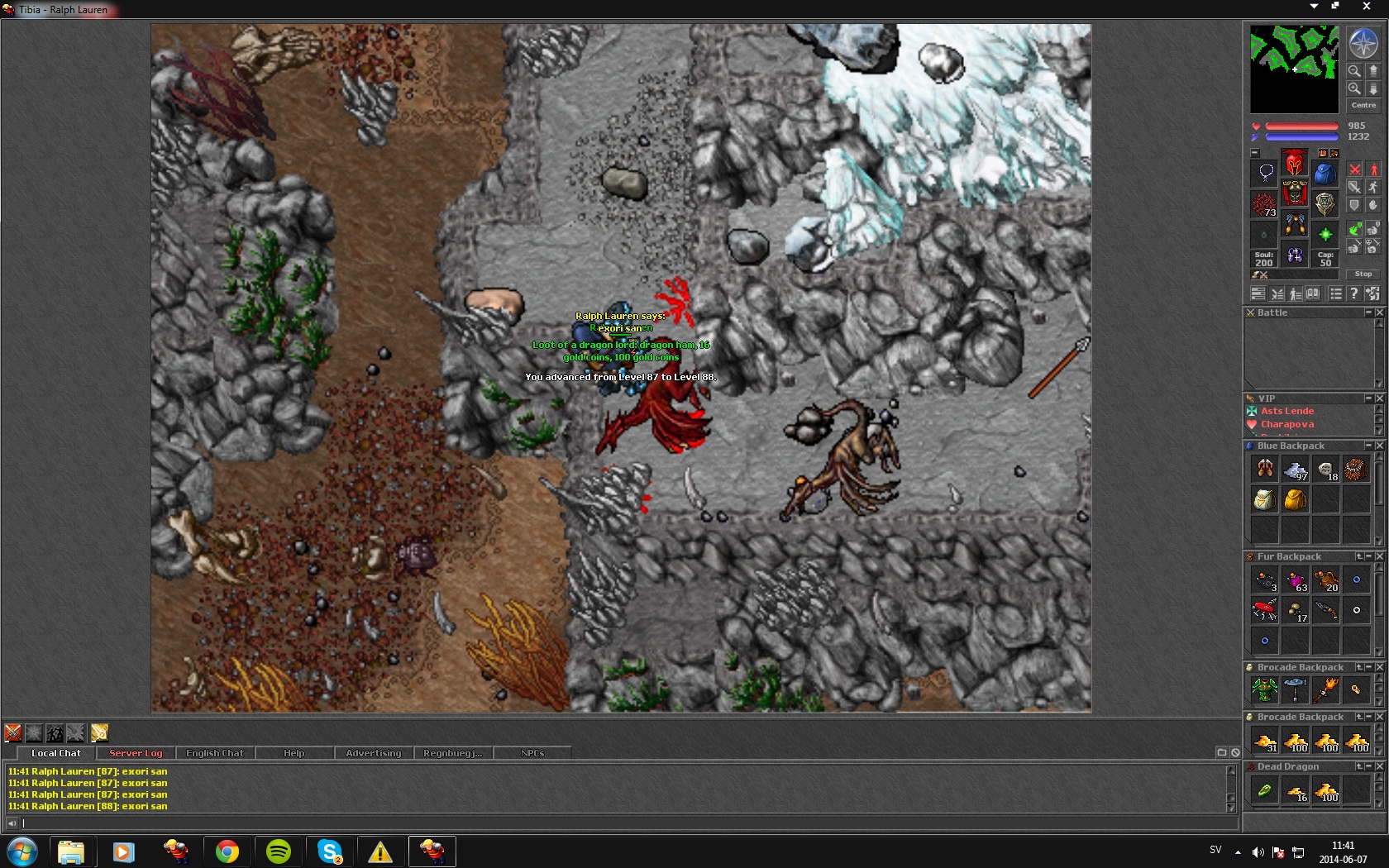This screenshot has height=868, width=1389.
Task: Open the blue backpack equipment slot
Action: coord(1325,174)
